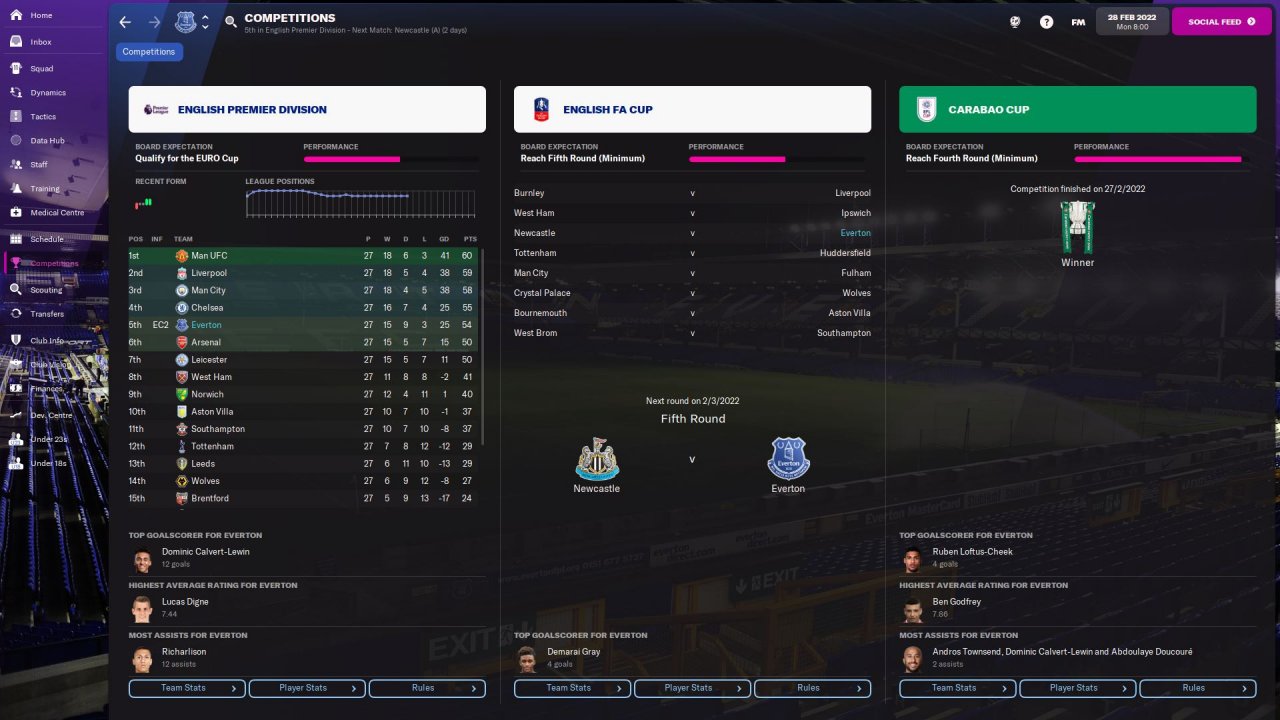
Task: Show the Medical Centre
Action: click(x=56, y=213)
